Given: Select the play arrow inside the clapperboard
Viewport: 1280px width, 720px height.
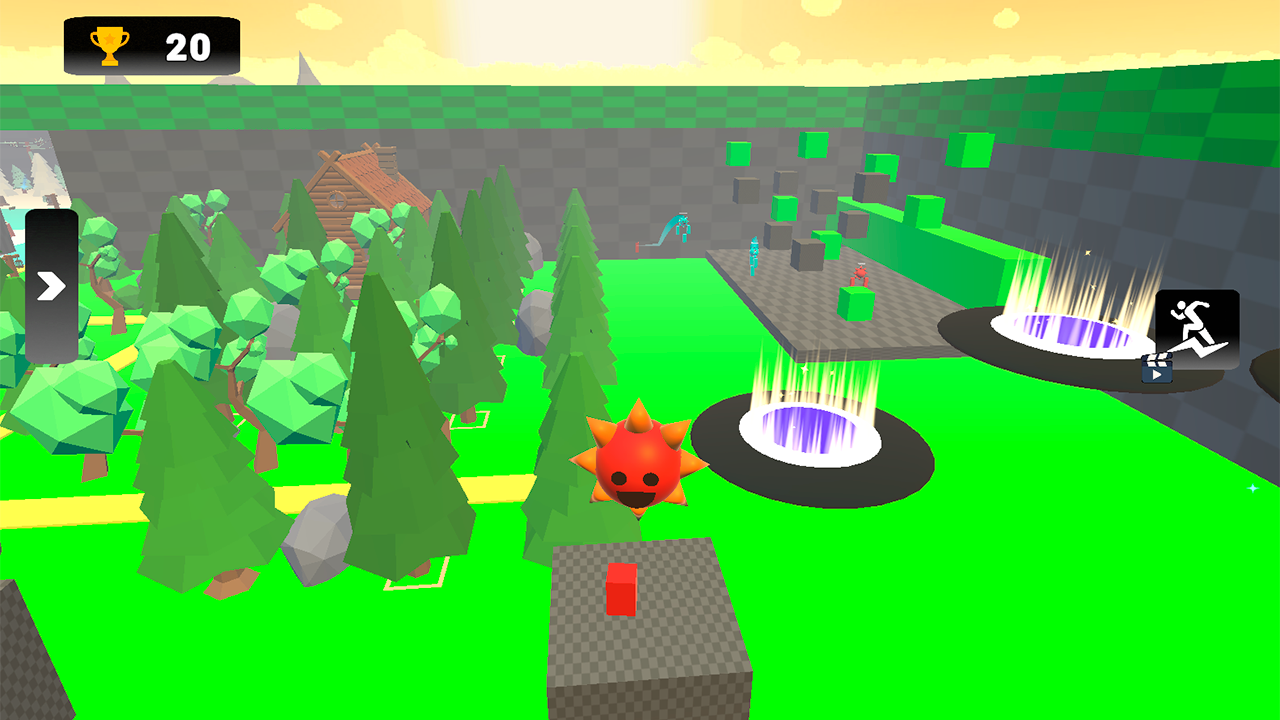Looking at the screenshot, I should tap(1157, 375).
